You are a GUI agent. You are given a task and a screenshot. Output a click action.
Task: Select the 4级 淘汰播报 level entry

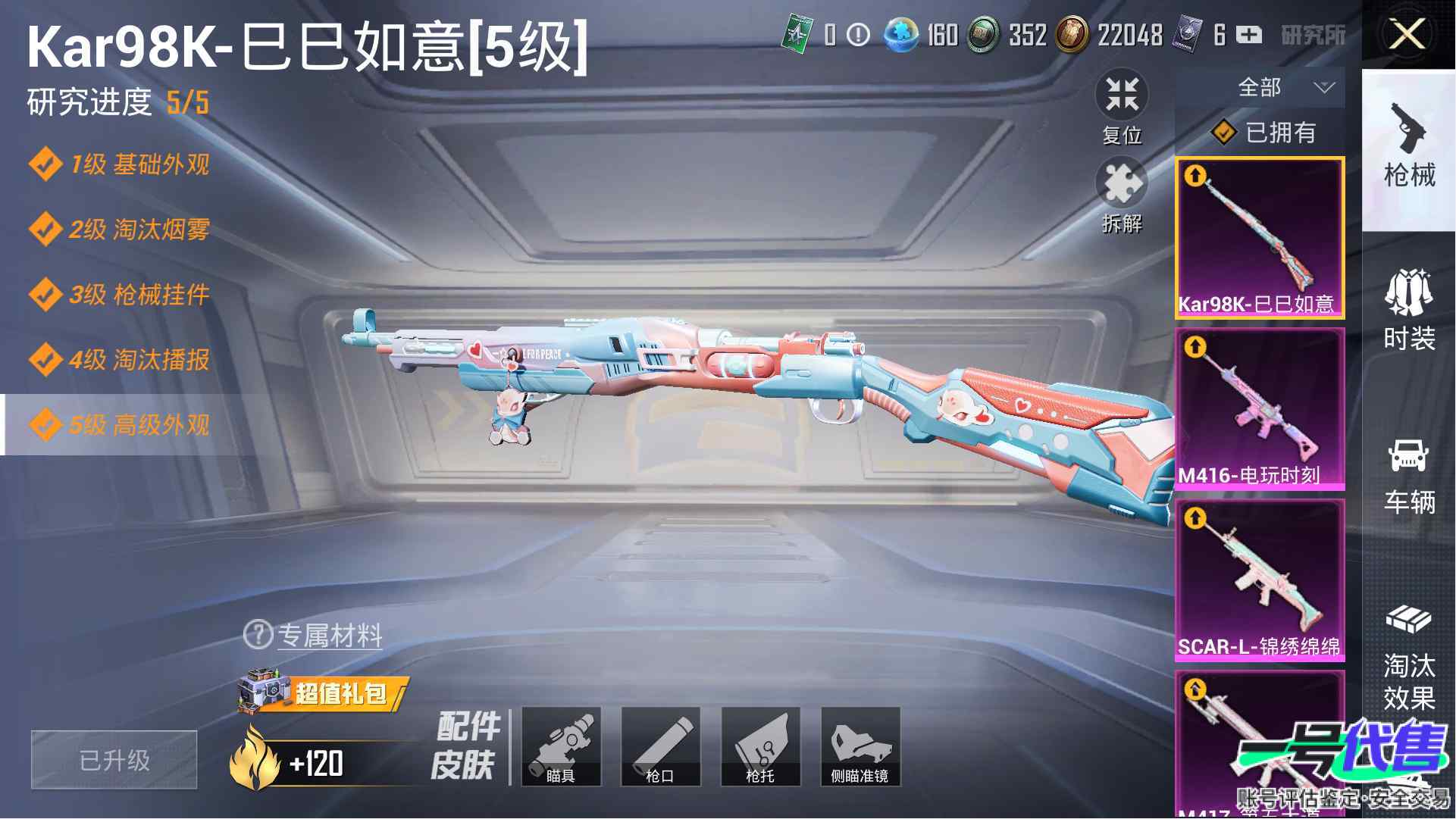[x=121, y=360]
